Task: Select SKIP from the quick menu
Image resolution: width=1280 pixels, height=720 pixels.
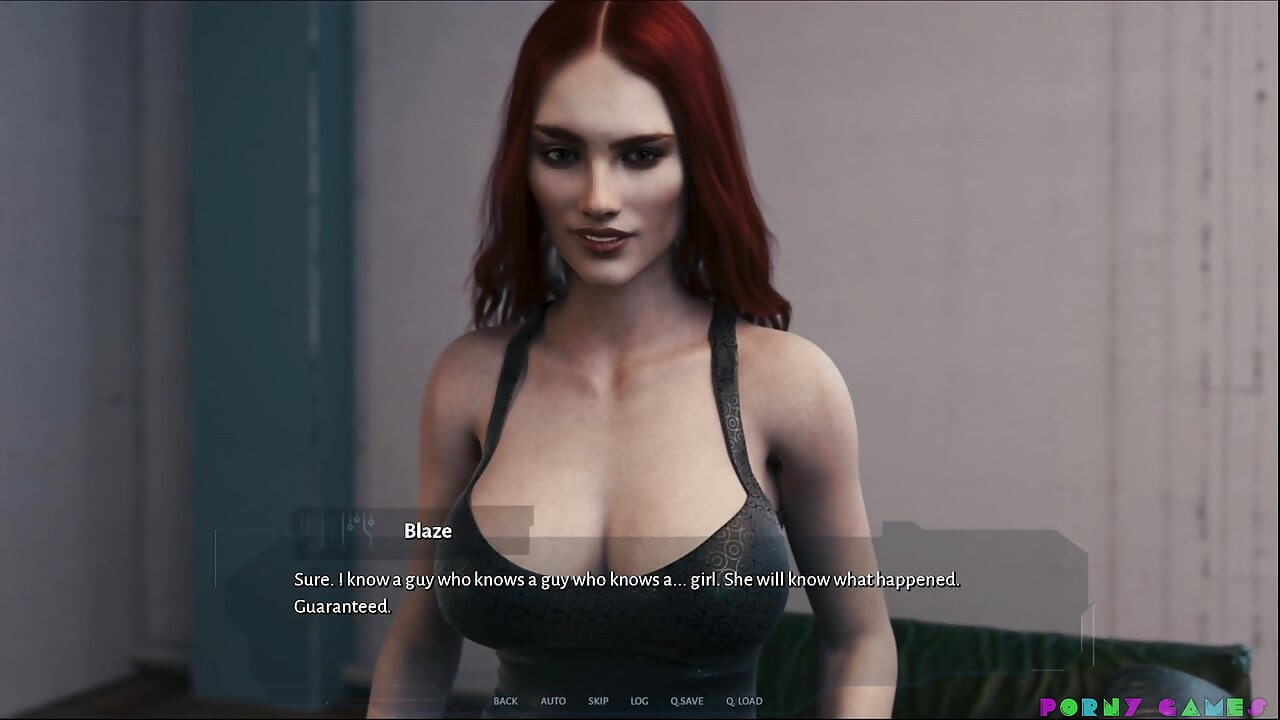Action: [x=597, y=701]
